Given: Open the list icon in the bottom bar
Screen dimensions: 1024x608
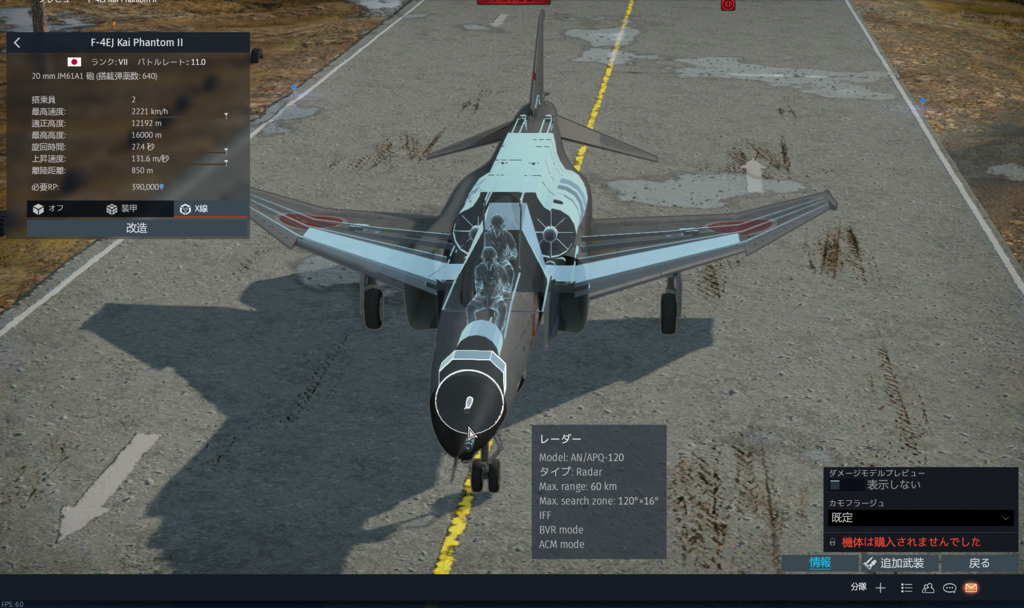Looking at the screenshot, I should [x=906, y=588].
